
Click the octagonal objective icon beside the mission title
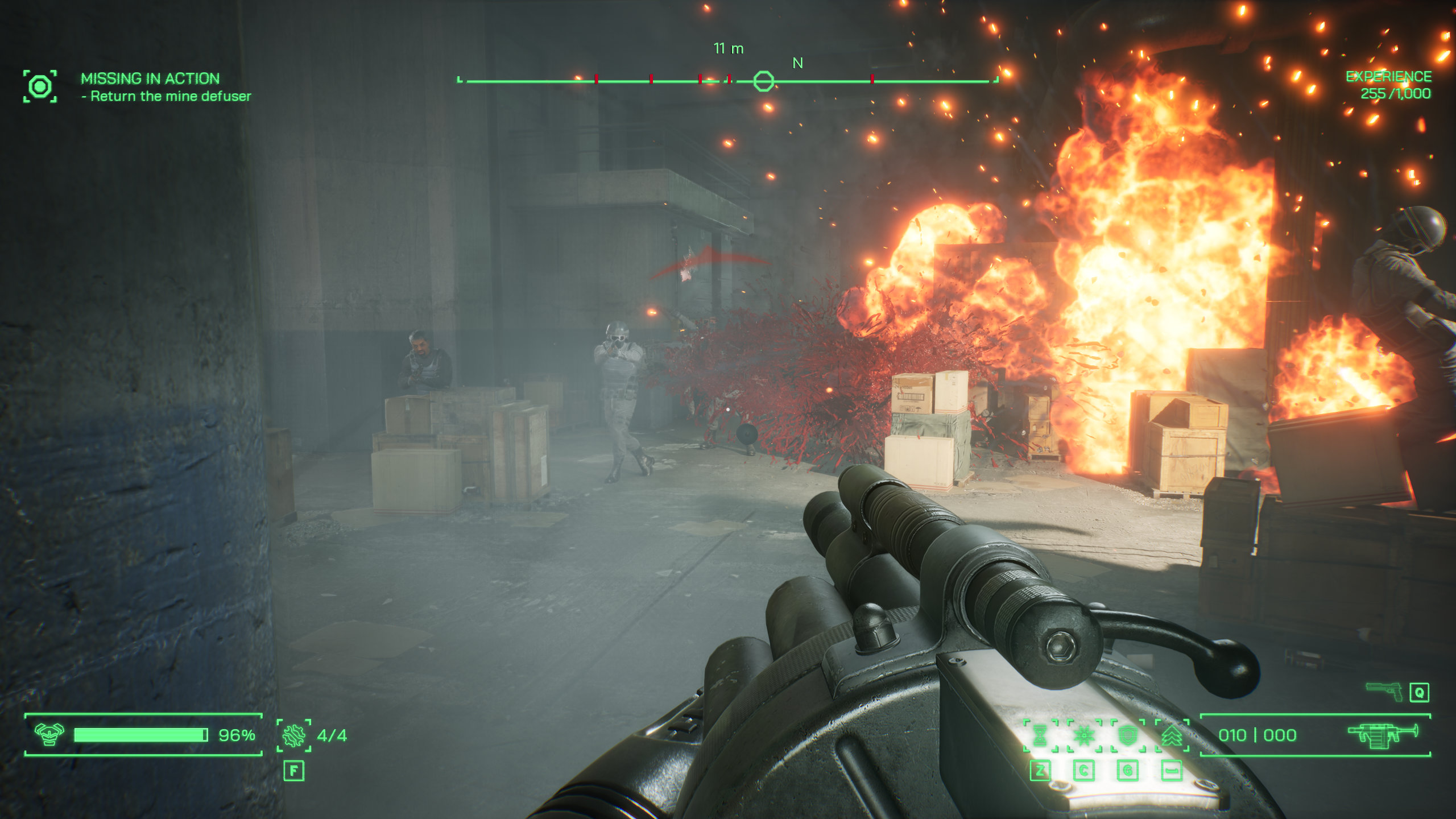(x=40, y=86)
